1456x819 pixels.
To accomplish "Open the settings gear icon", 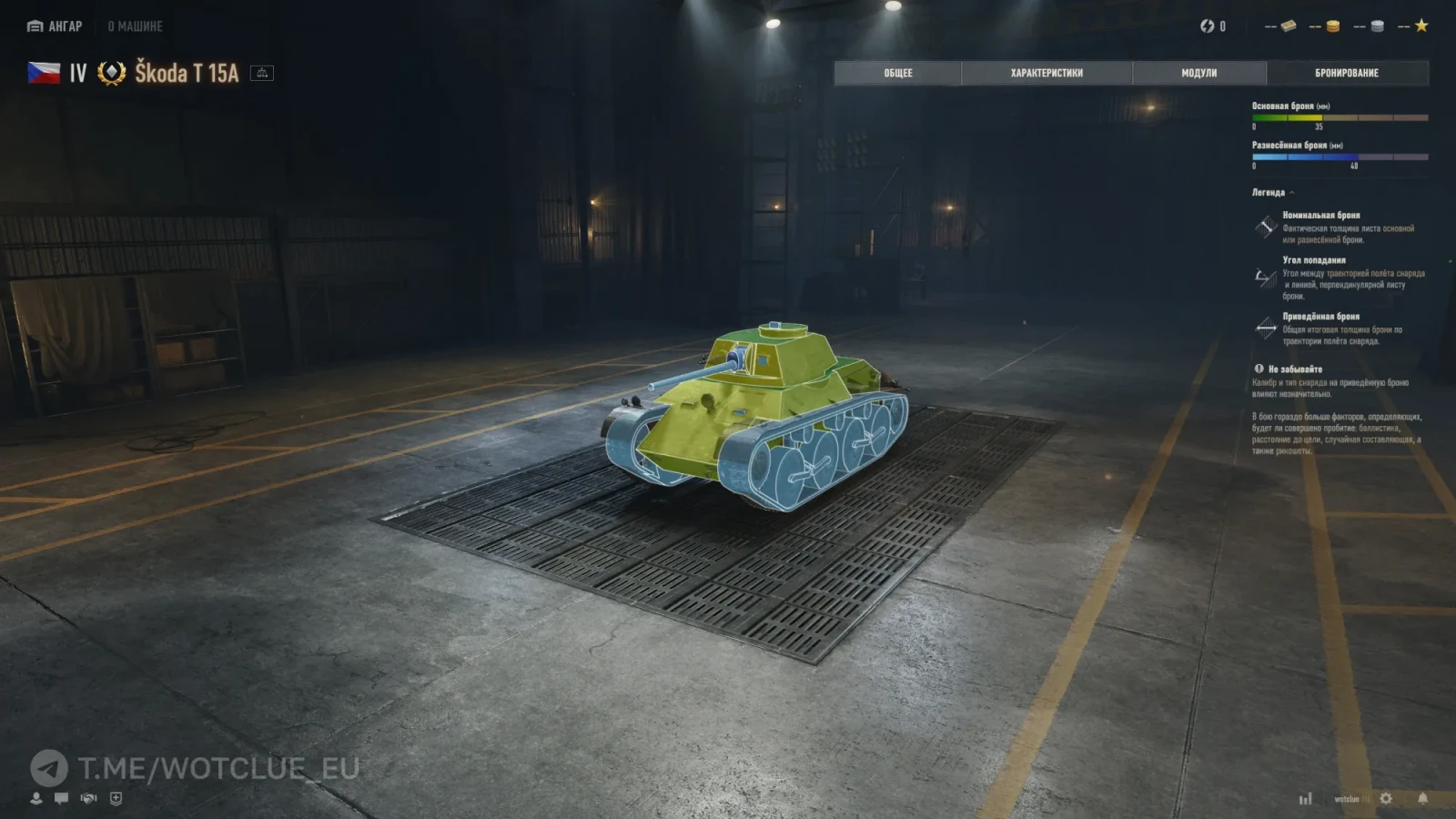I will (x=1386, y=798).
